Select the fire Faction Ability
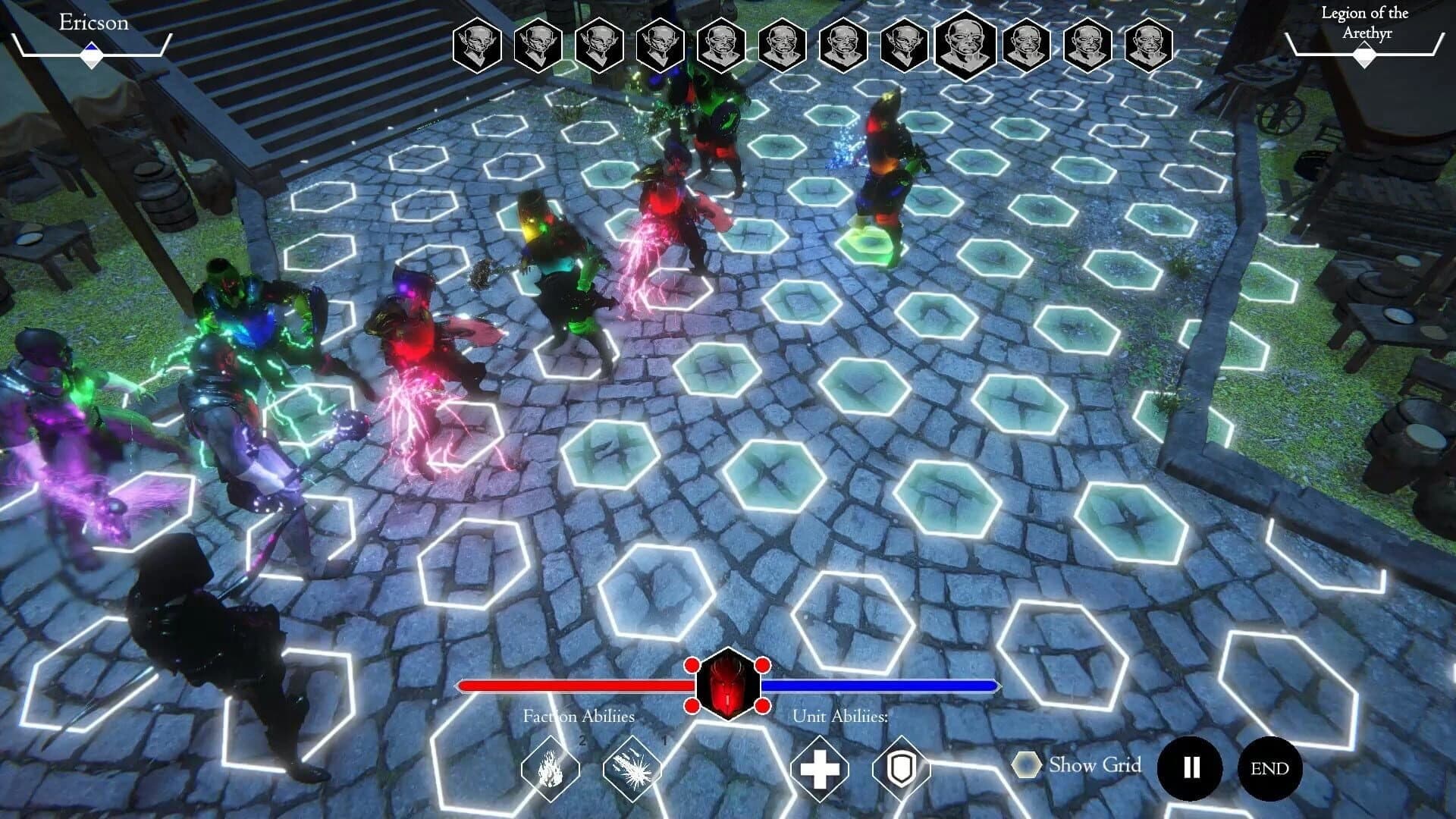This screenshot has width=1456, height=819. click(x=550, y=768)
